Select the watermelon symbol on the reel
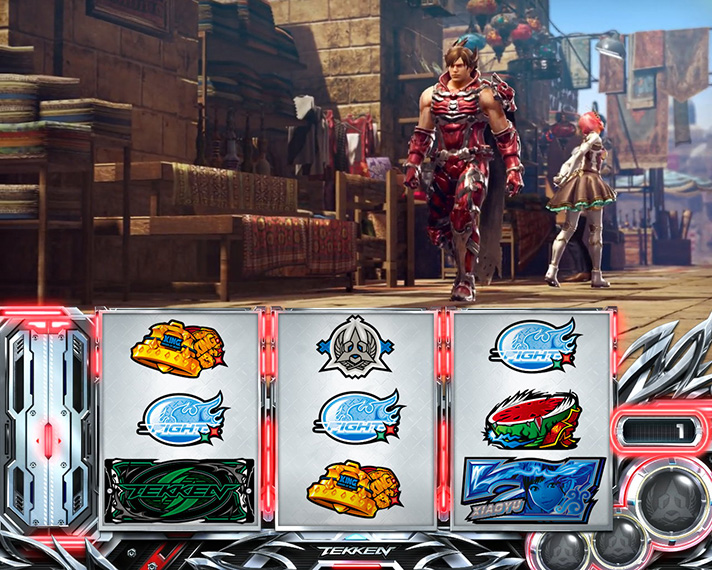Viewport: 712px width, 570px height. point(531,421)
